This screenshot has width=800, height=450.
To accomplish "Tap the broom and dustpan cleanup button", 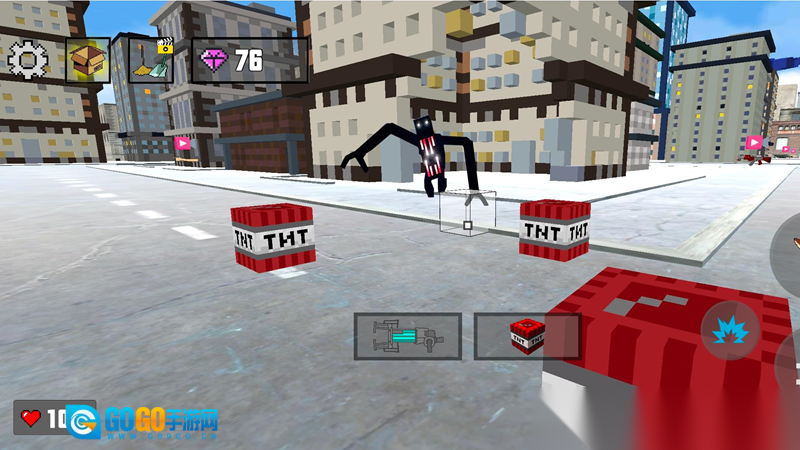I will [x=150, y=60].
